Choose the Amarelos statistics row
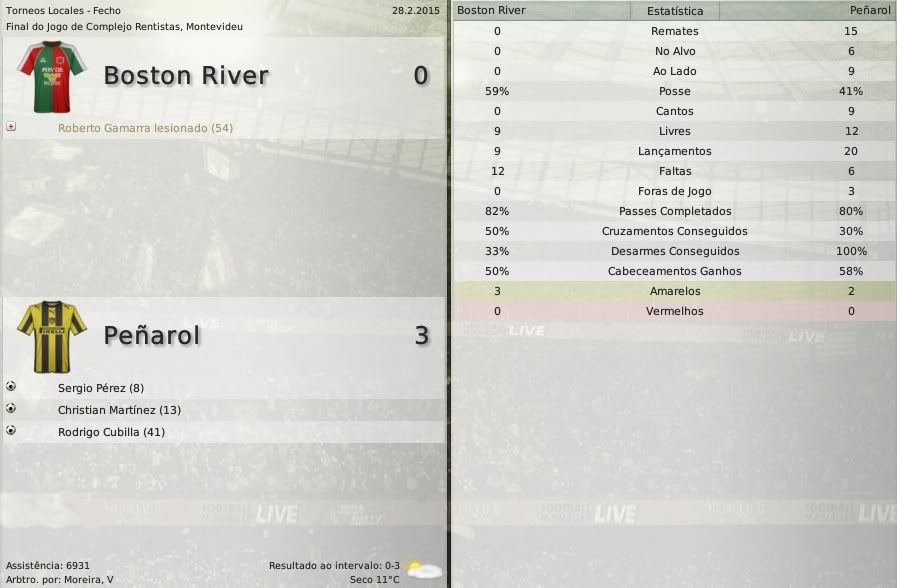This screenshot has width=897, height=588. coord(675,291)
